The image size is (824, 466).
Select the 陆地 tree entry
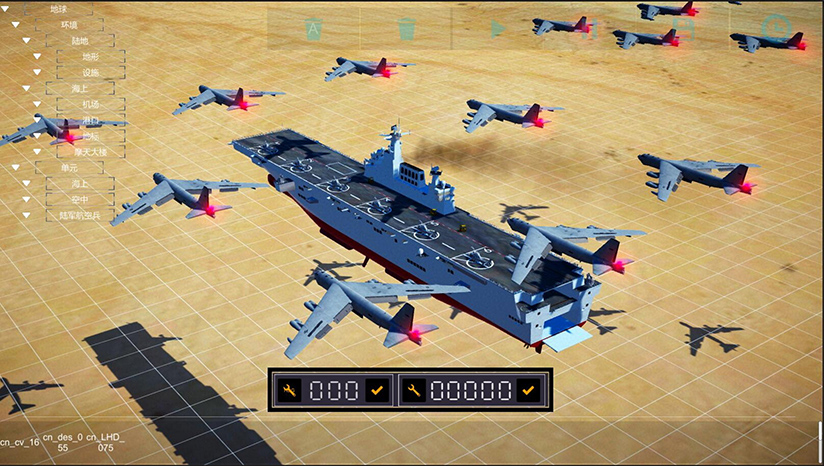[80, 41]
